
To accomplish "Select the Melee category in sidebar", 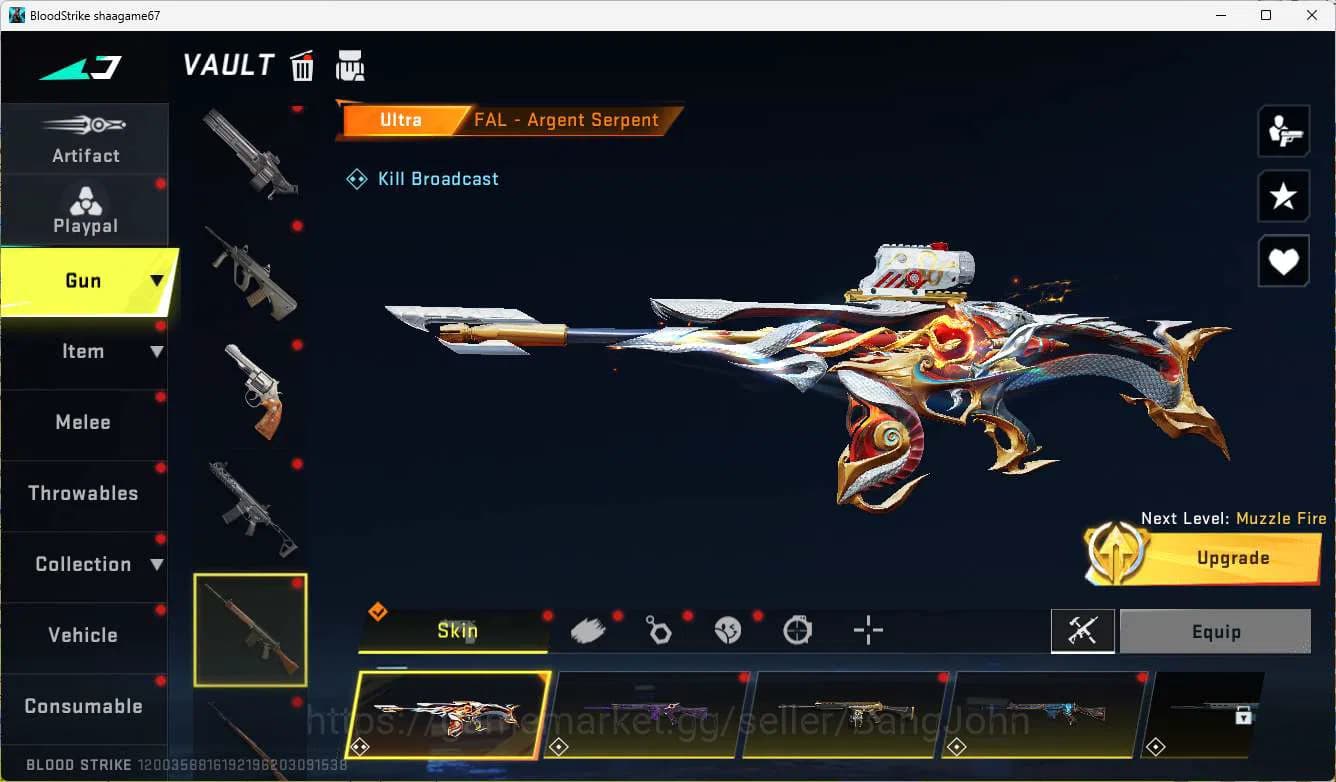I will [83, 422].
